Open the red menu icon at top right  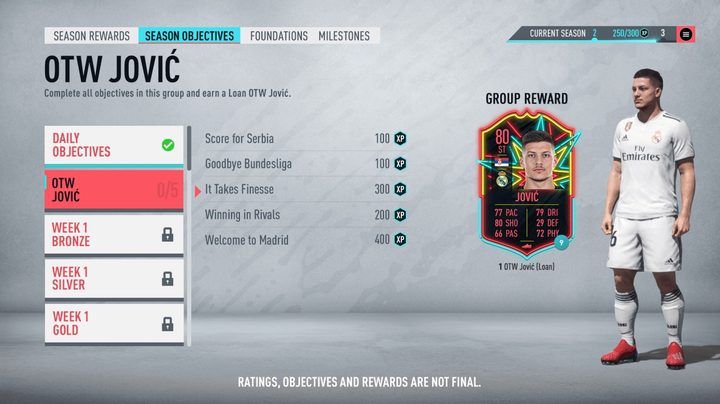(687, 34)
